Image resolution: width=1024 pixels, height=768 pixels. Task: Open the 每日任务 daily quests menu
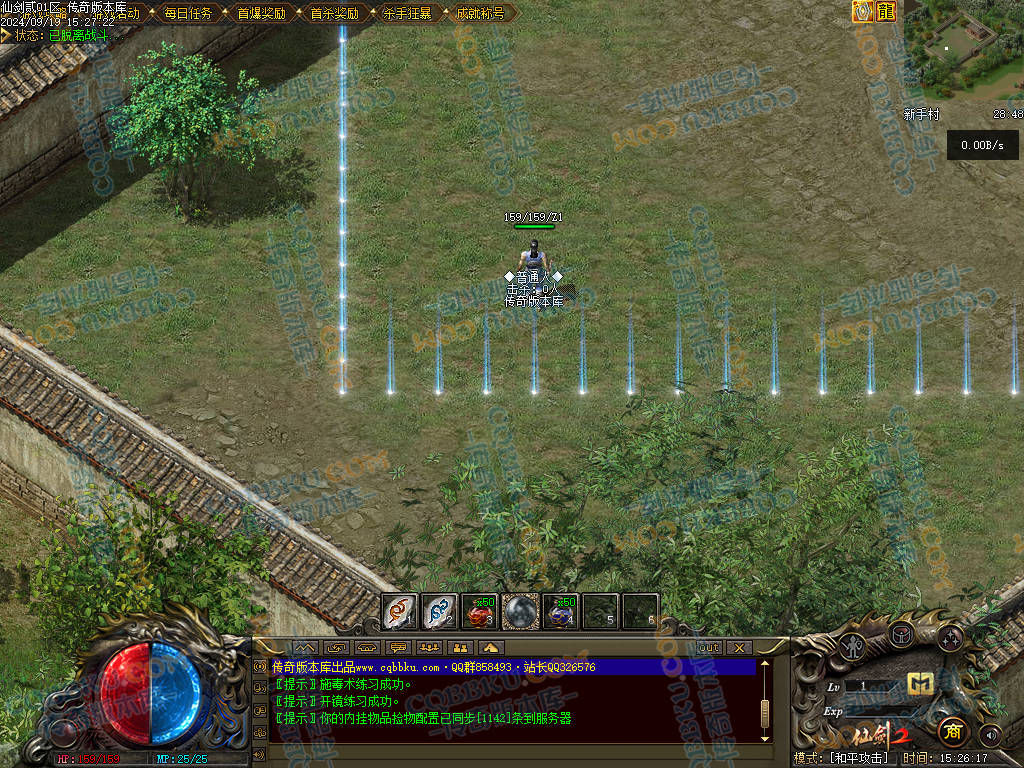[x=188, y=14]
